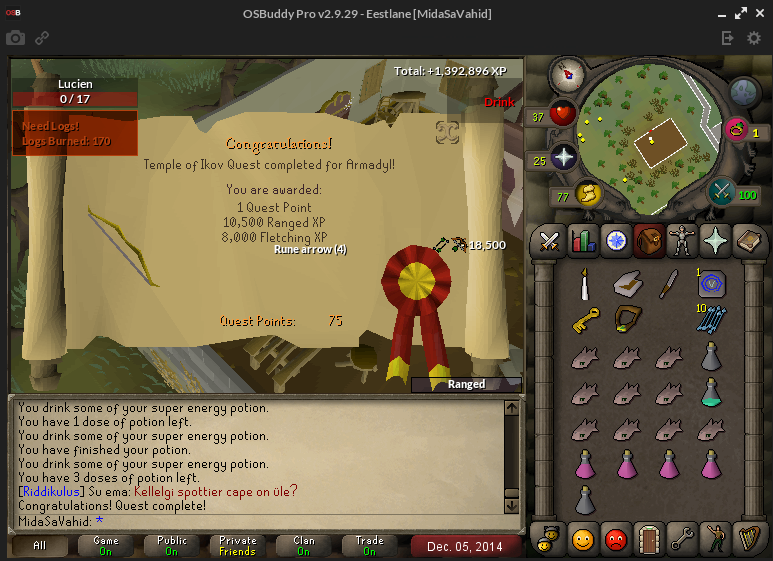The image size is (773, 561).
Task: Open the Logout door tab
Action: 650,539
